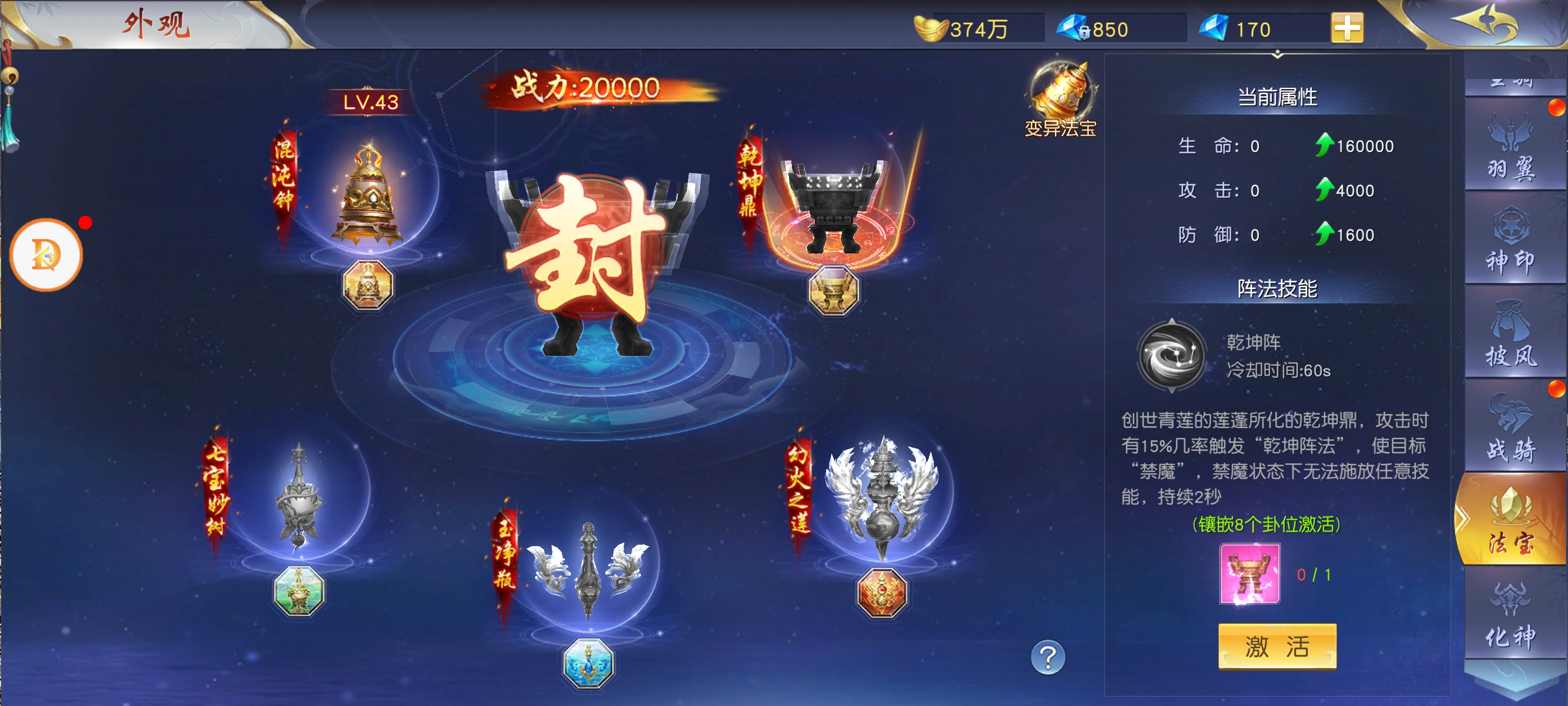Open the orange D floating overlay button

[x=46, y=254]
